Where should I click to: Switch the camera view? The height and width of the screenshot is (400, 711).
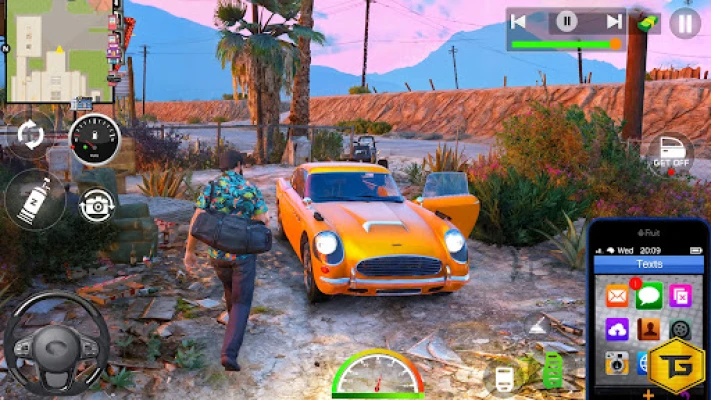click(x=97, y=204)
